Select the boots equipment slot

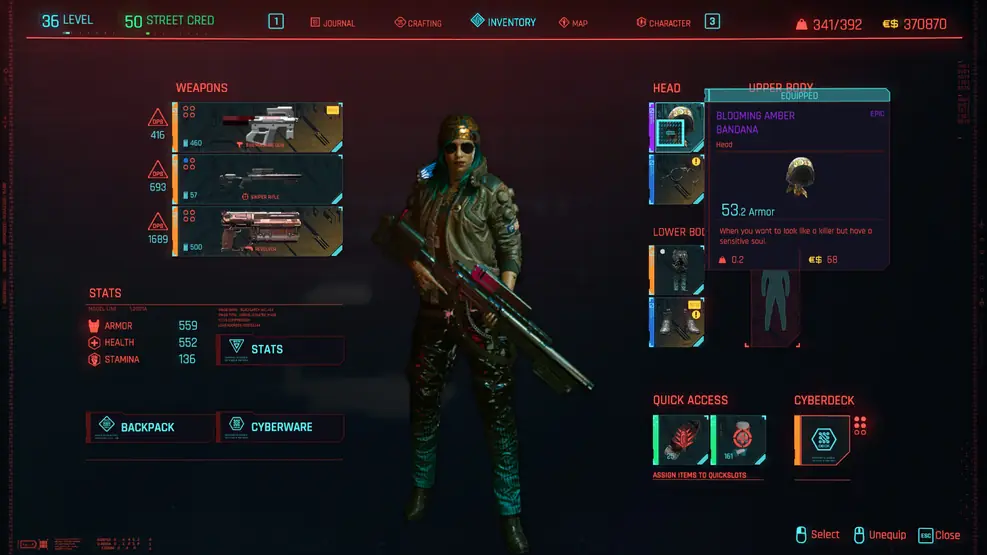[x=677, y=322]
